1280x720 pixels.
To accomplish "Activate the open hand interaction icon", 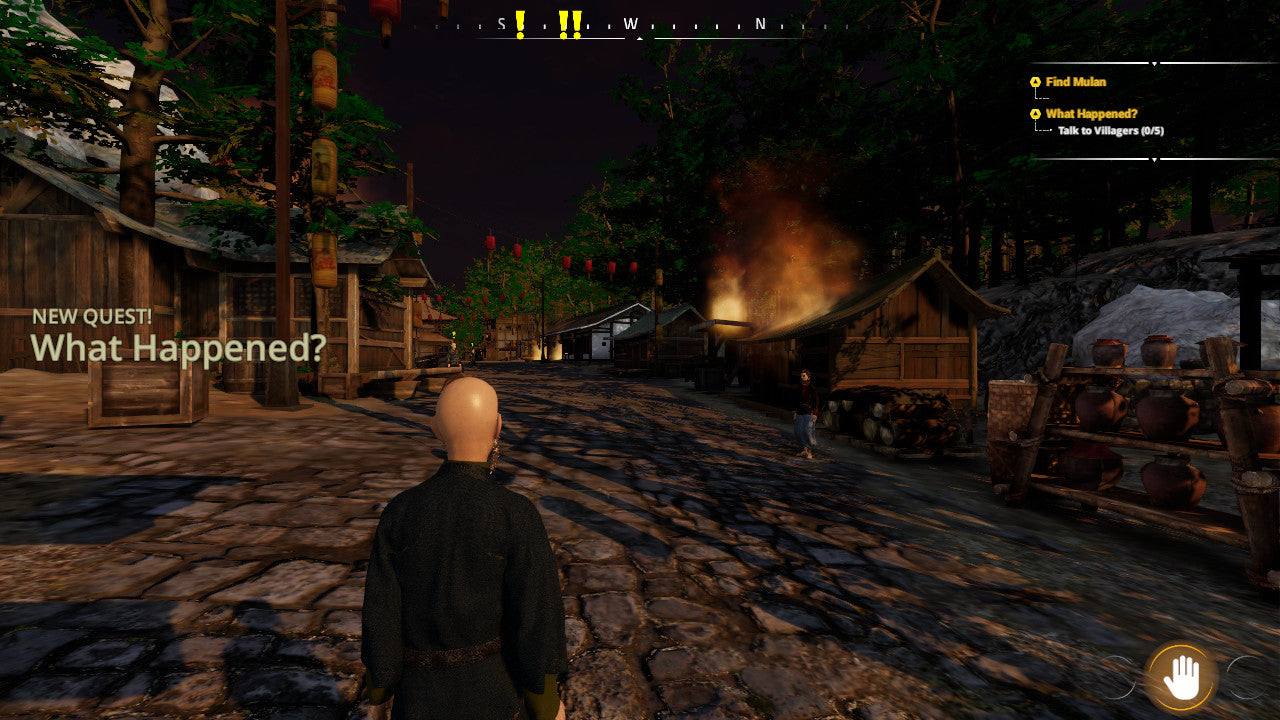I will pos(1182,677).
